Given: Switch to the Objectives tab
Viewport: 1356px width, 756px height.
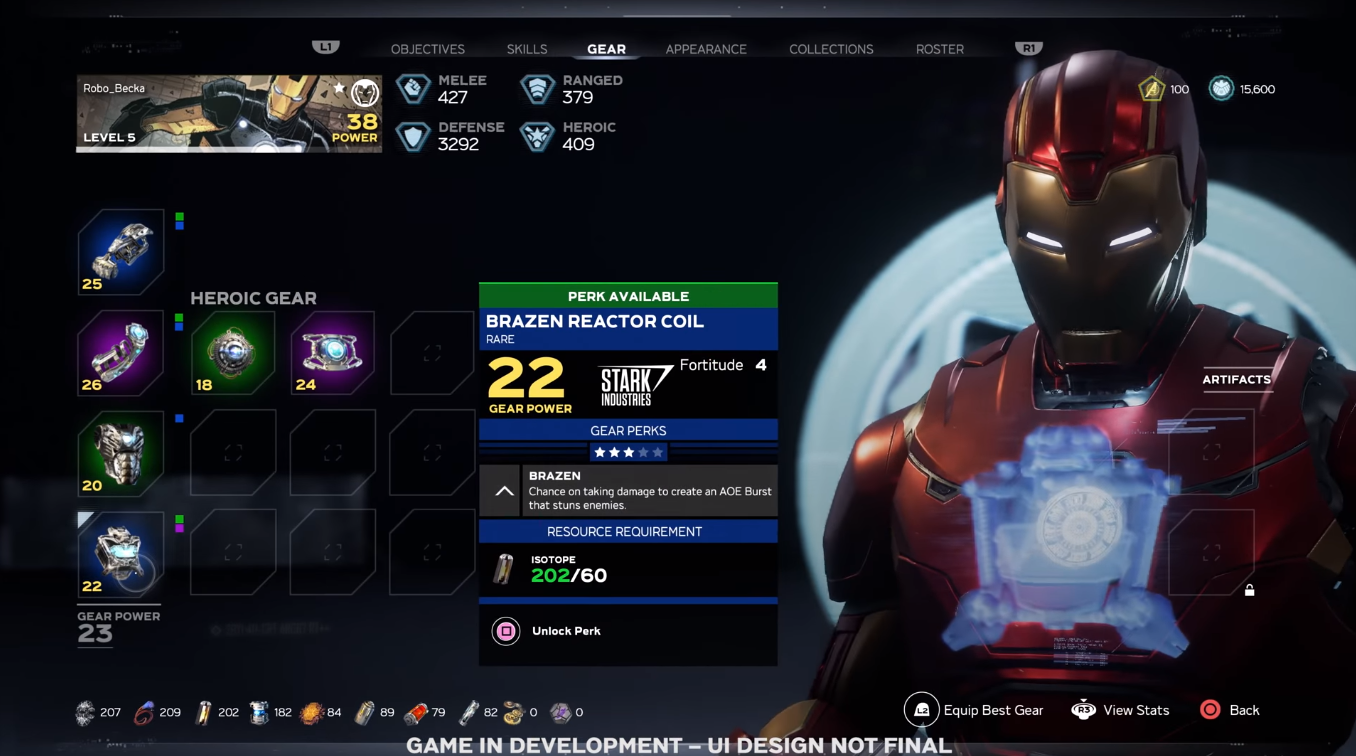Looking at the screenshot, I should click(427, 49).
